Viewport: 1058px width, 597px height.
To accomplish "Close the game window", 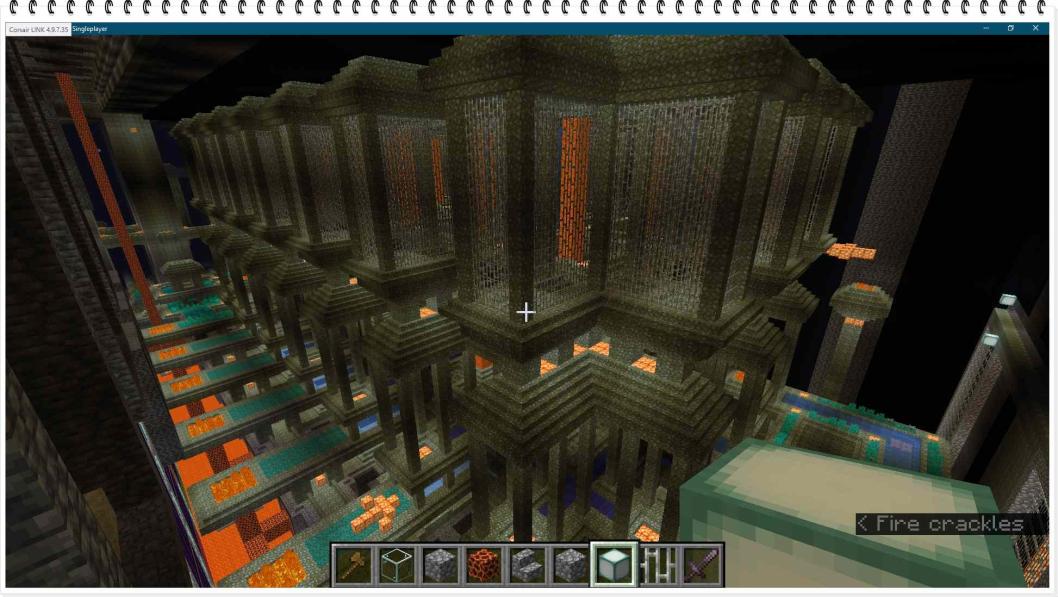I will (x=1035, y=28).
